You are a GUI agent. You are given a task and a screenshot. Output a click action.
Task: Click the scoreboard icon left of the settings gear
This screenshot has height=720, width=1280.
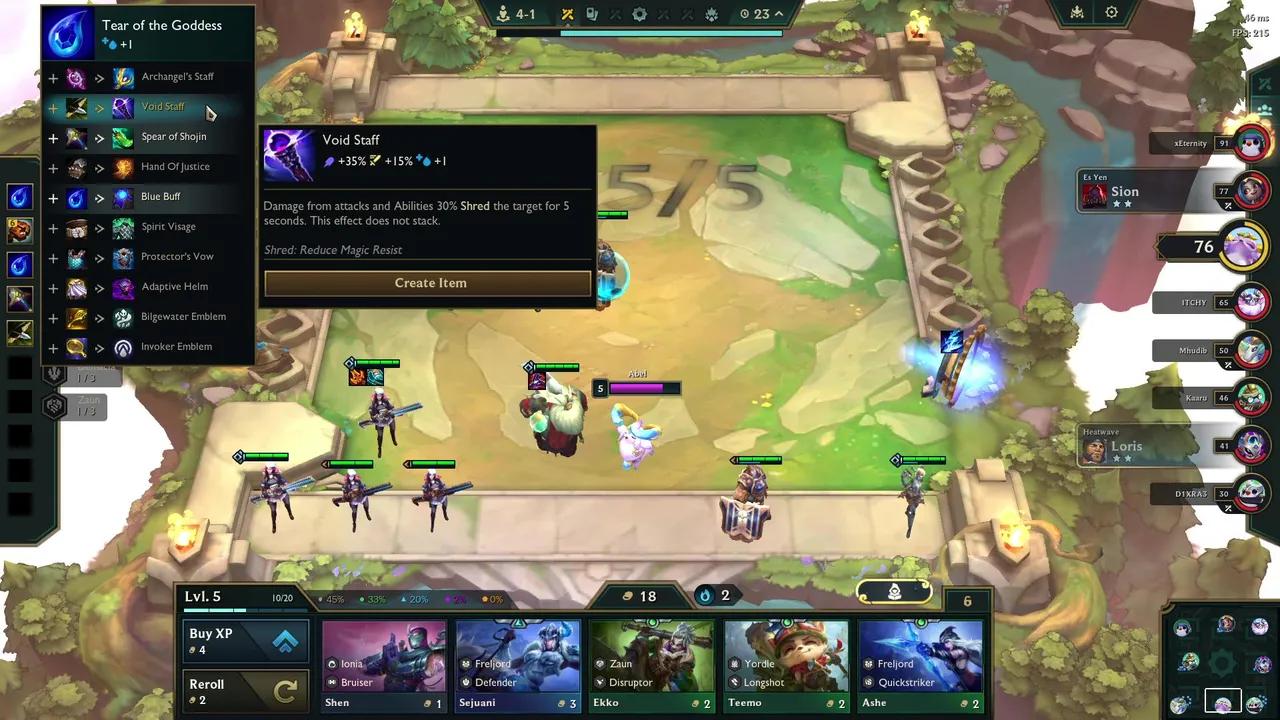[1075, 12]
